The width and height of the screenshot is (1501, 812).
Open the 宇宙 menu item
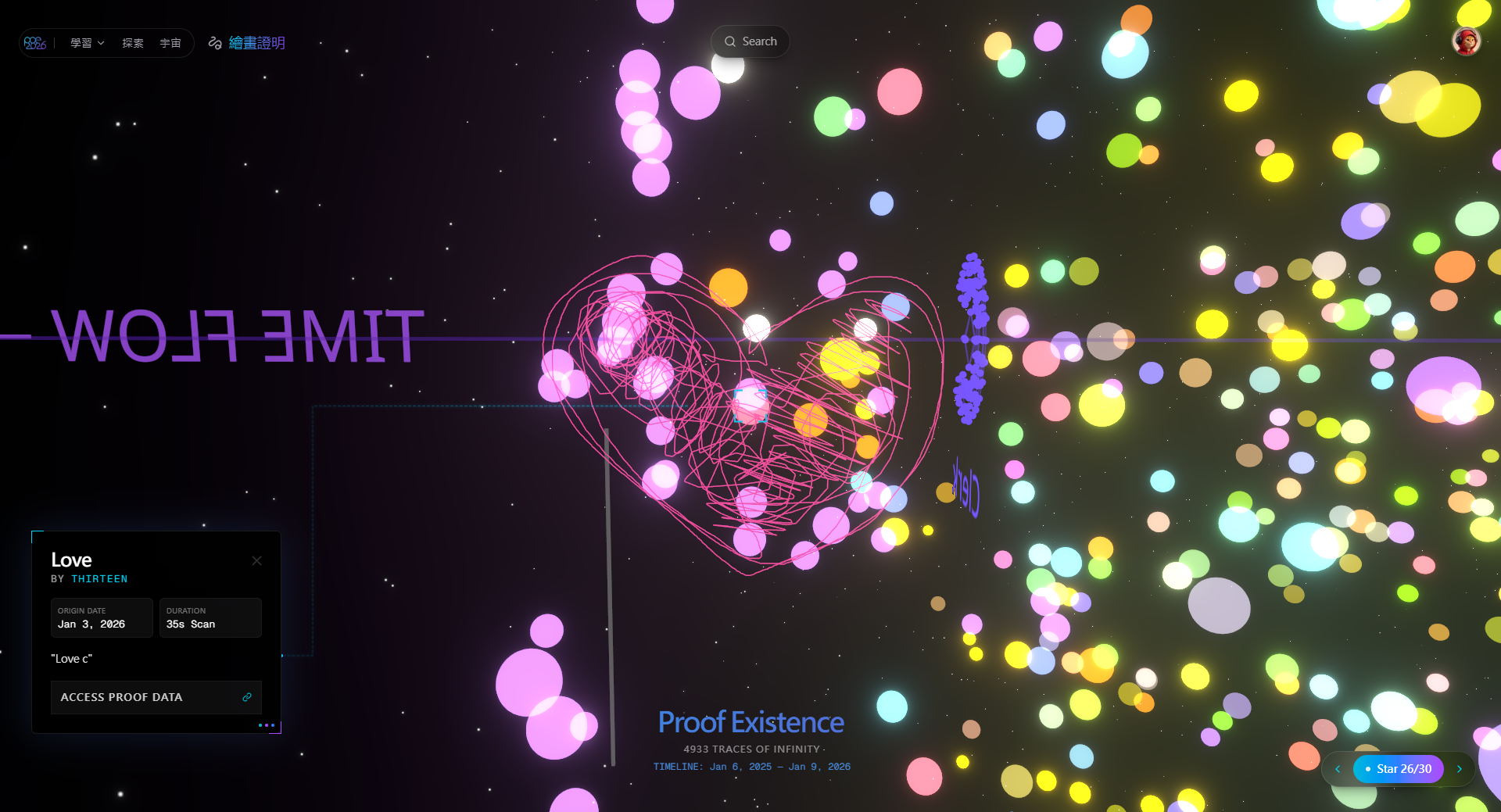(170, 43)
